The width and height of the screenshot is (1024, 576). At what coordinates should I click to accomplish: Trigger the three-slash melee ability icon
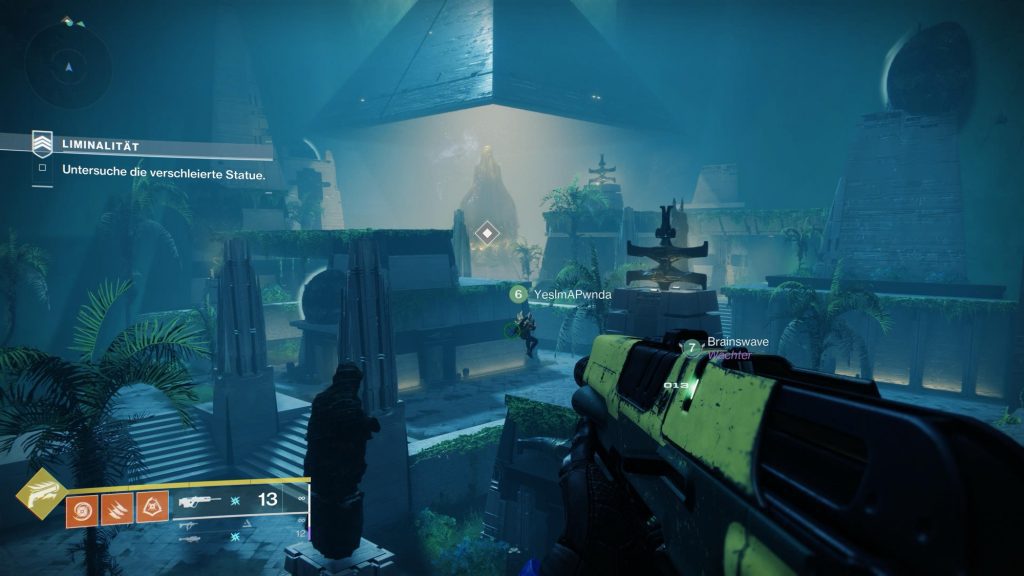point(117,508)
